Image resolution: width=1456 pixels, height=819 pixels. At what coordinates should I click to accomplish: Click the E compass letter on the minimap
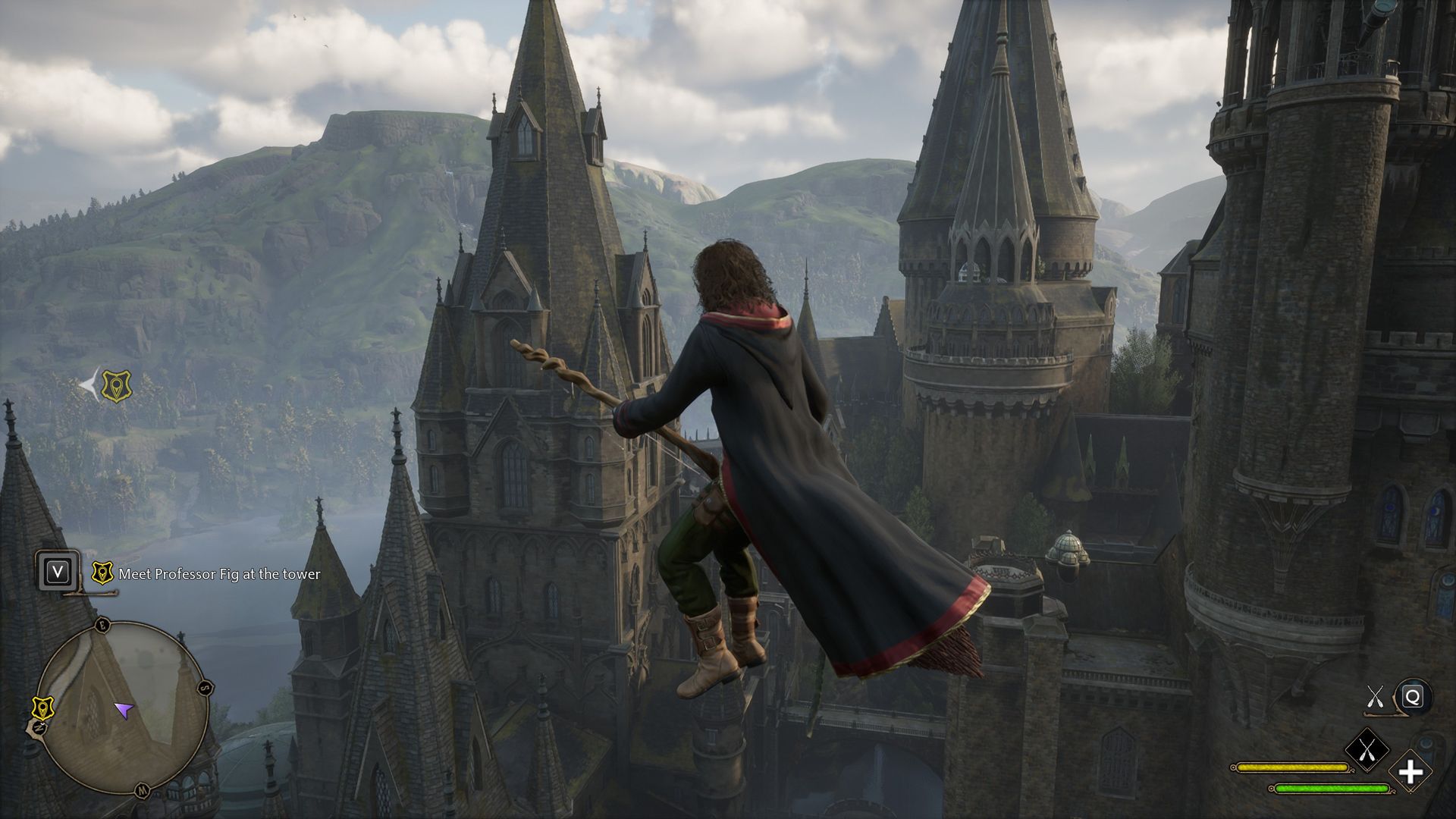click(102, 626)
